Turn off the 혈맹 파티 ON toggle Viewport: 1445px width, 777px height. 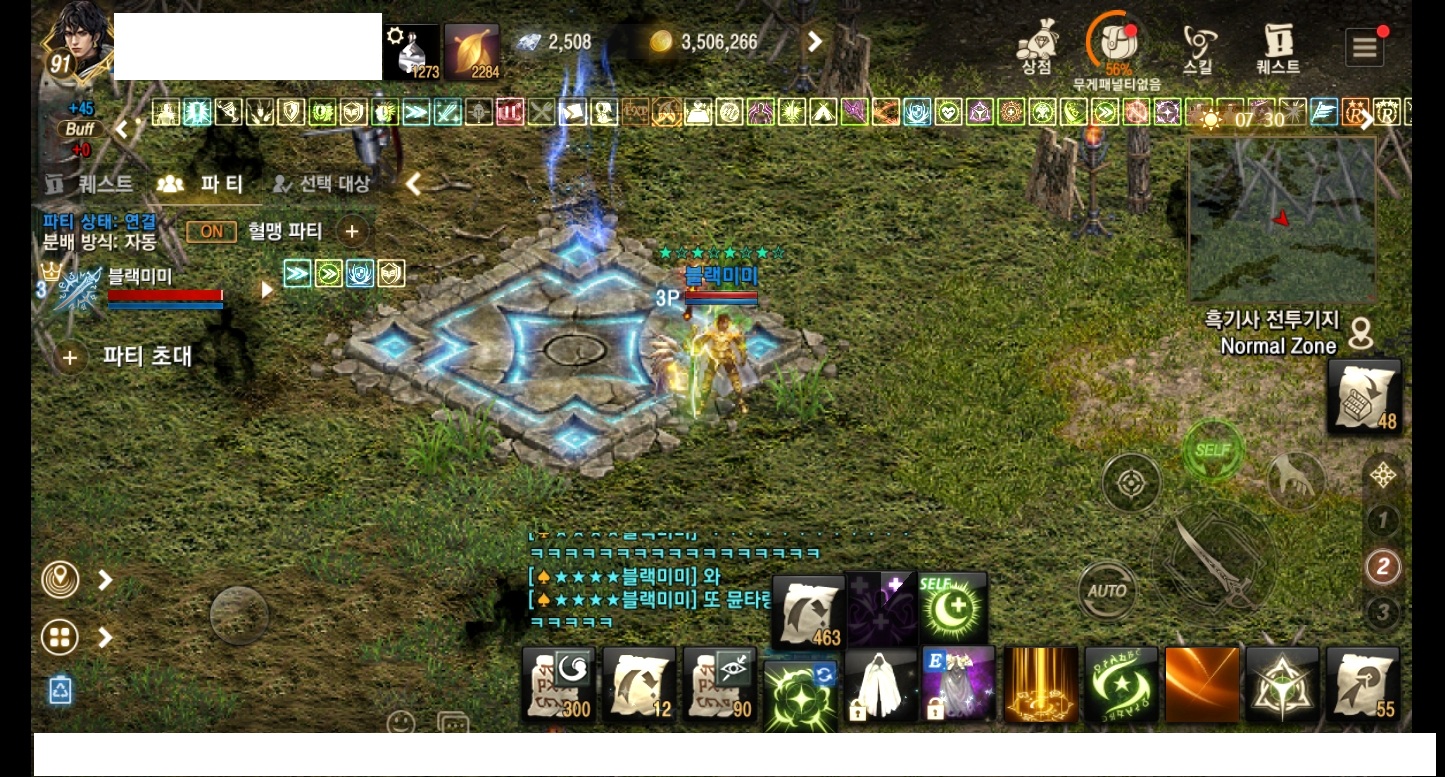pos(211,231)
